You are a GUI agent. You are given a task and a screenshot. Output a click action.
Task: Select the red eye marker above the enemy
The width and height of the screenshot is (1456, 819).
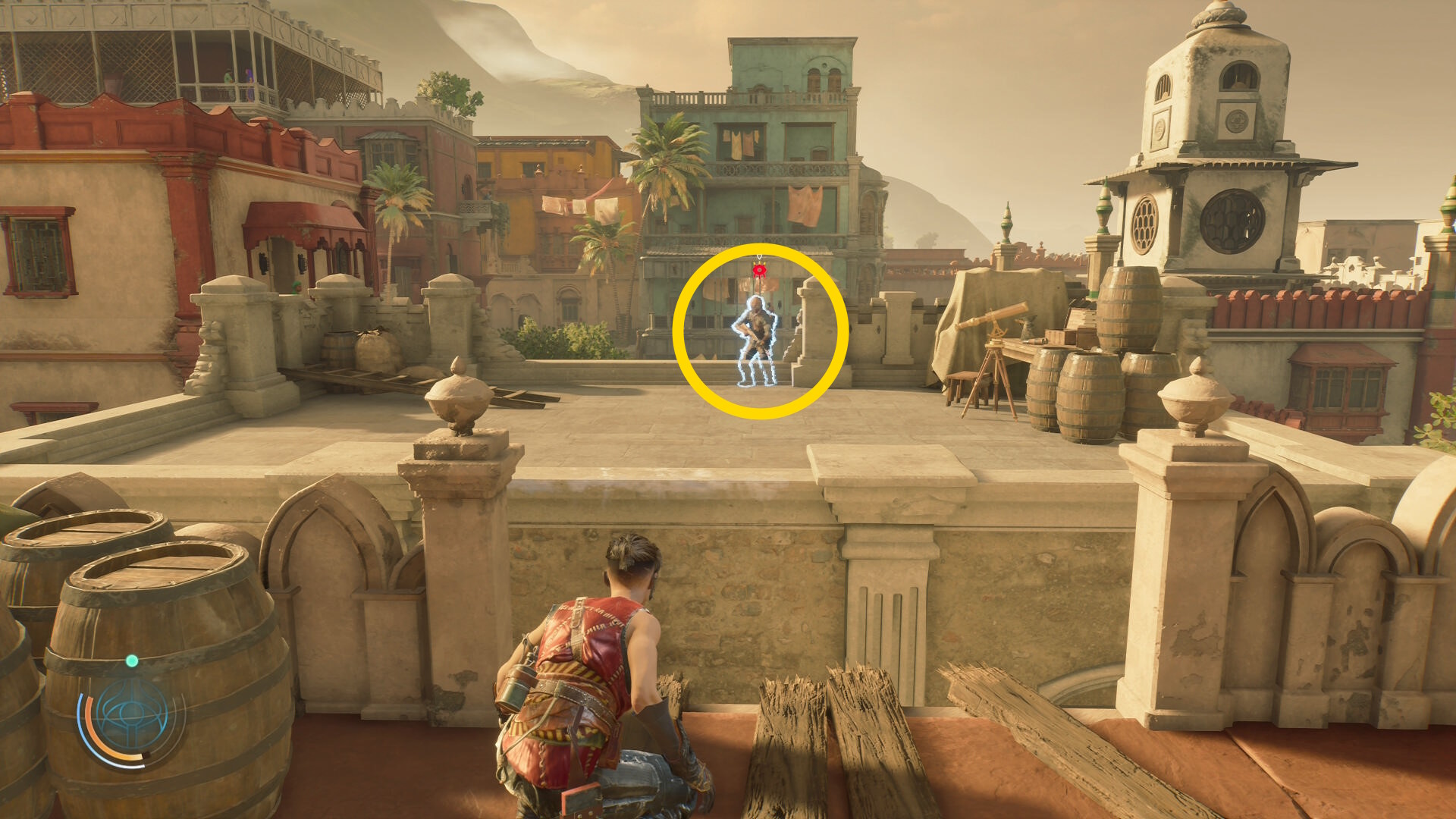click(x=759, y=269)
